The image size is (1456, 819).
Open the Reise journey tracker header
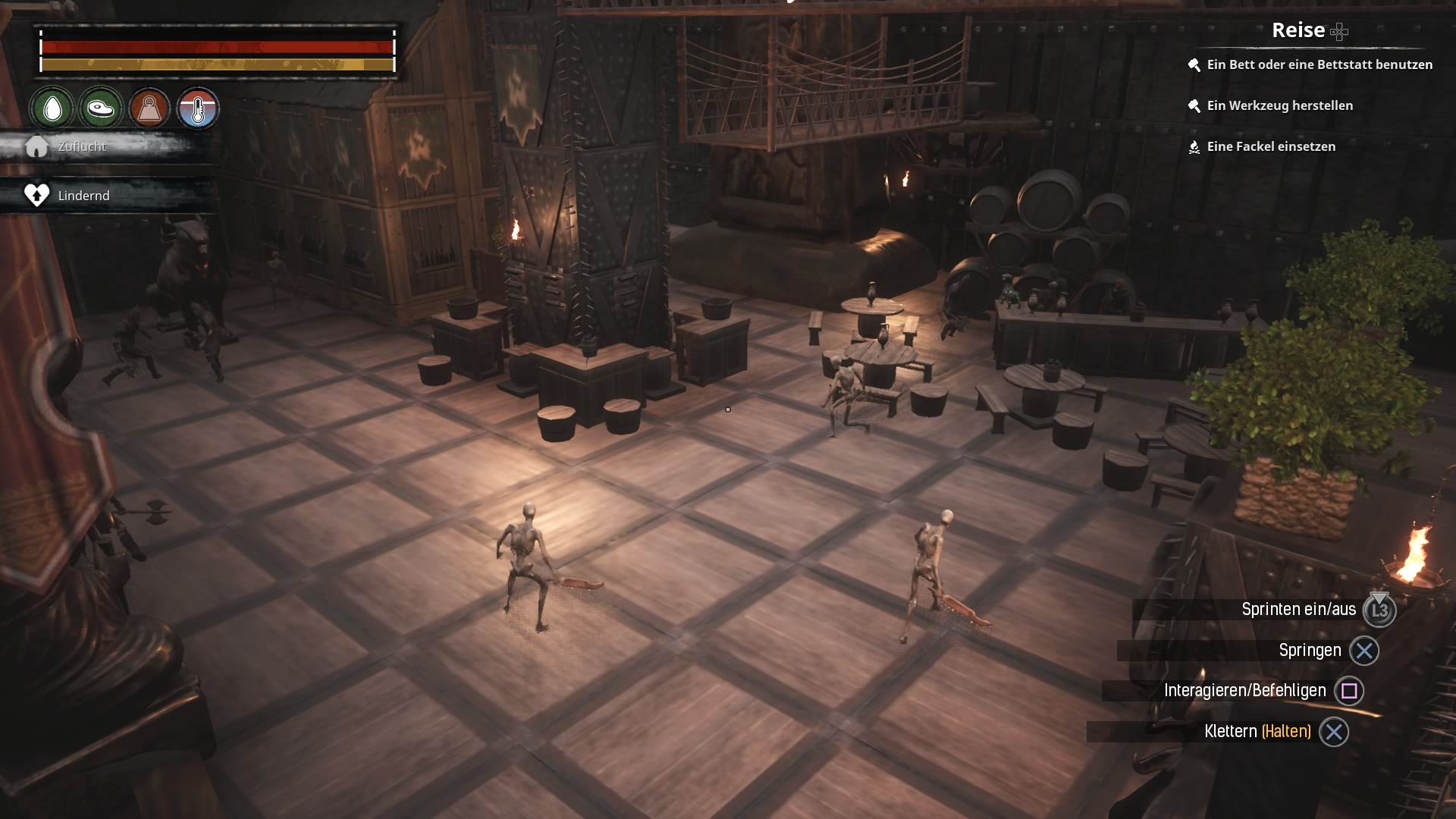tap(1298, 30)
